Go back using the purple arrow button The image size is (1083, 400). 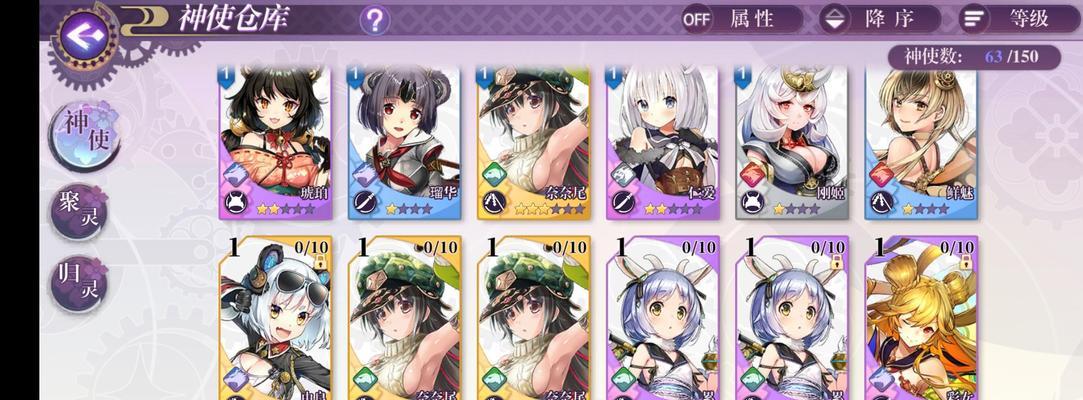83,34
